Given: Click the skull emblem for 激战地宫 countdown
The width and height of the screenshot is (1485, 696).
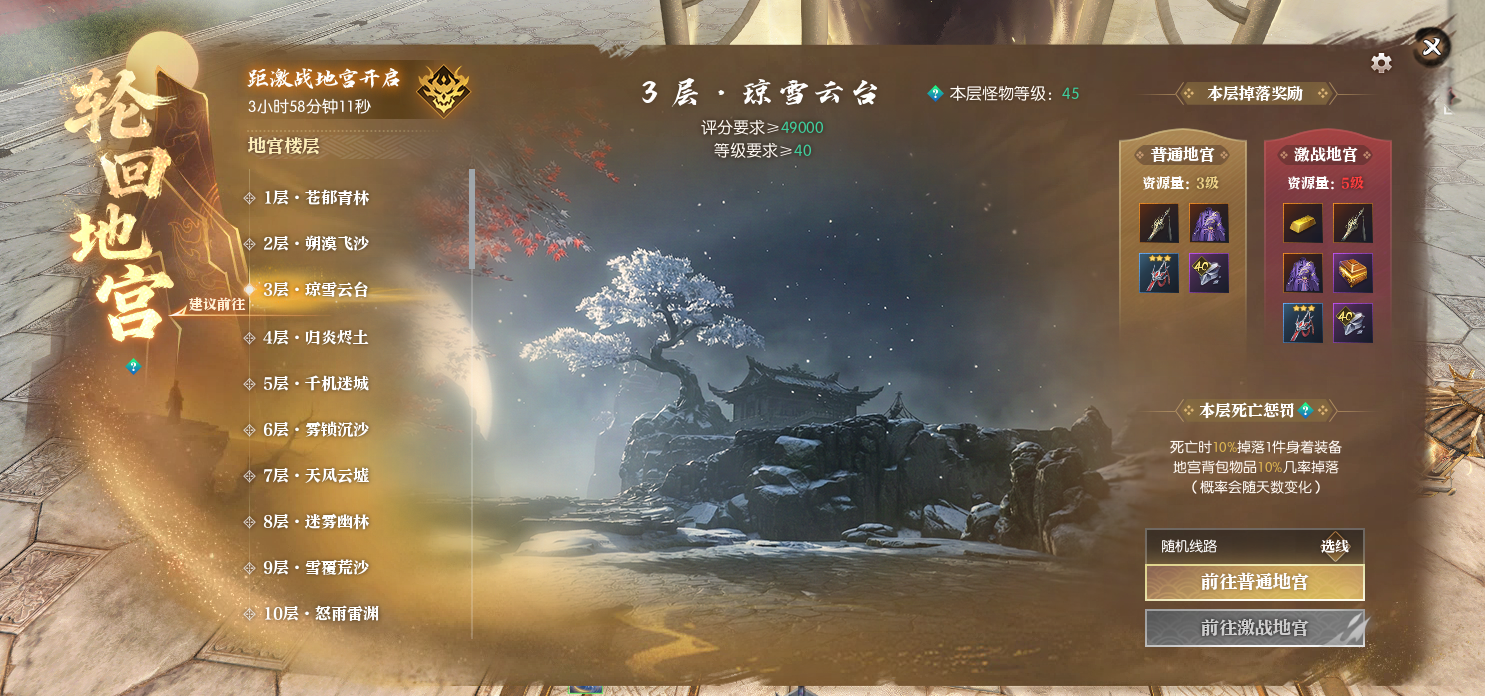Looking at the screenshot, I should click(x=444, y=91).
